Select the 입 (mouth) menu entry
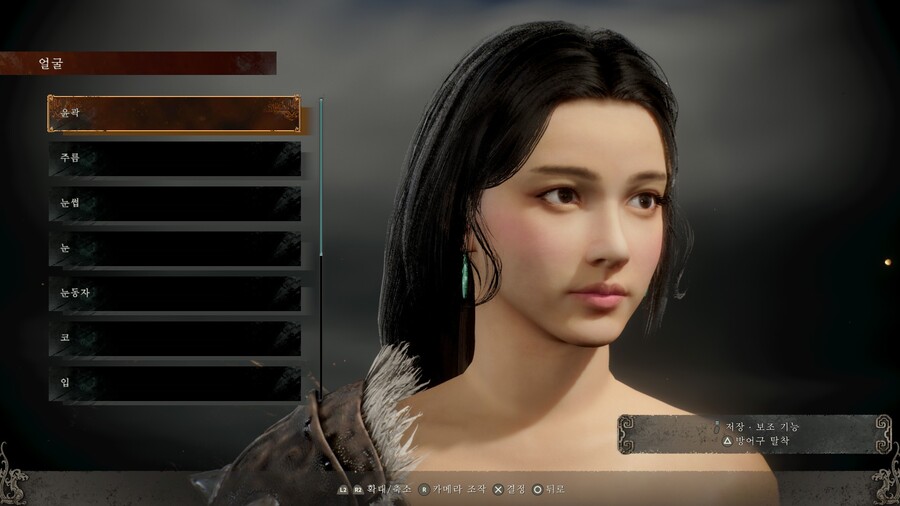This screenshot has height=506, width=900. pyautogui.click(x=174, y=383)
